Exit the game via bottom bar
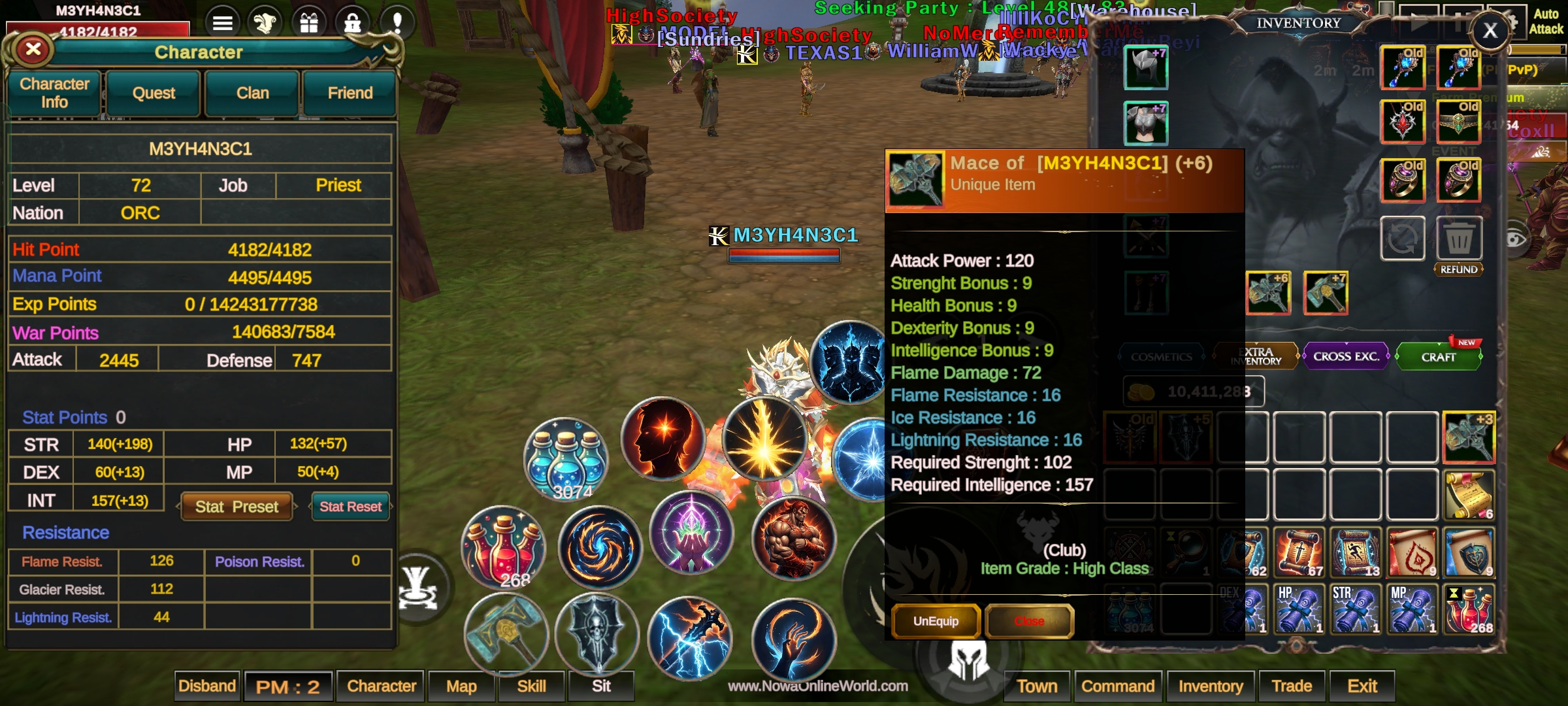 (1362, 686)
